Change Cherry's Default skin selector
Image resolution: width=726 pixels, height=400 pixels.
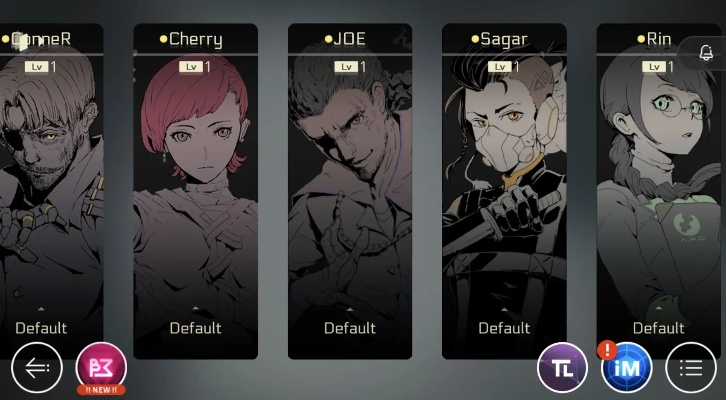(195, 327)
